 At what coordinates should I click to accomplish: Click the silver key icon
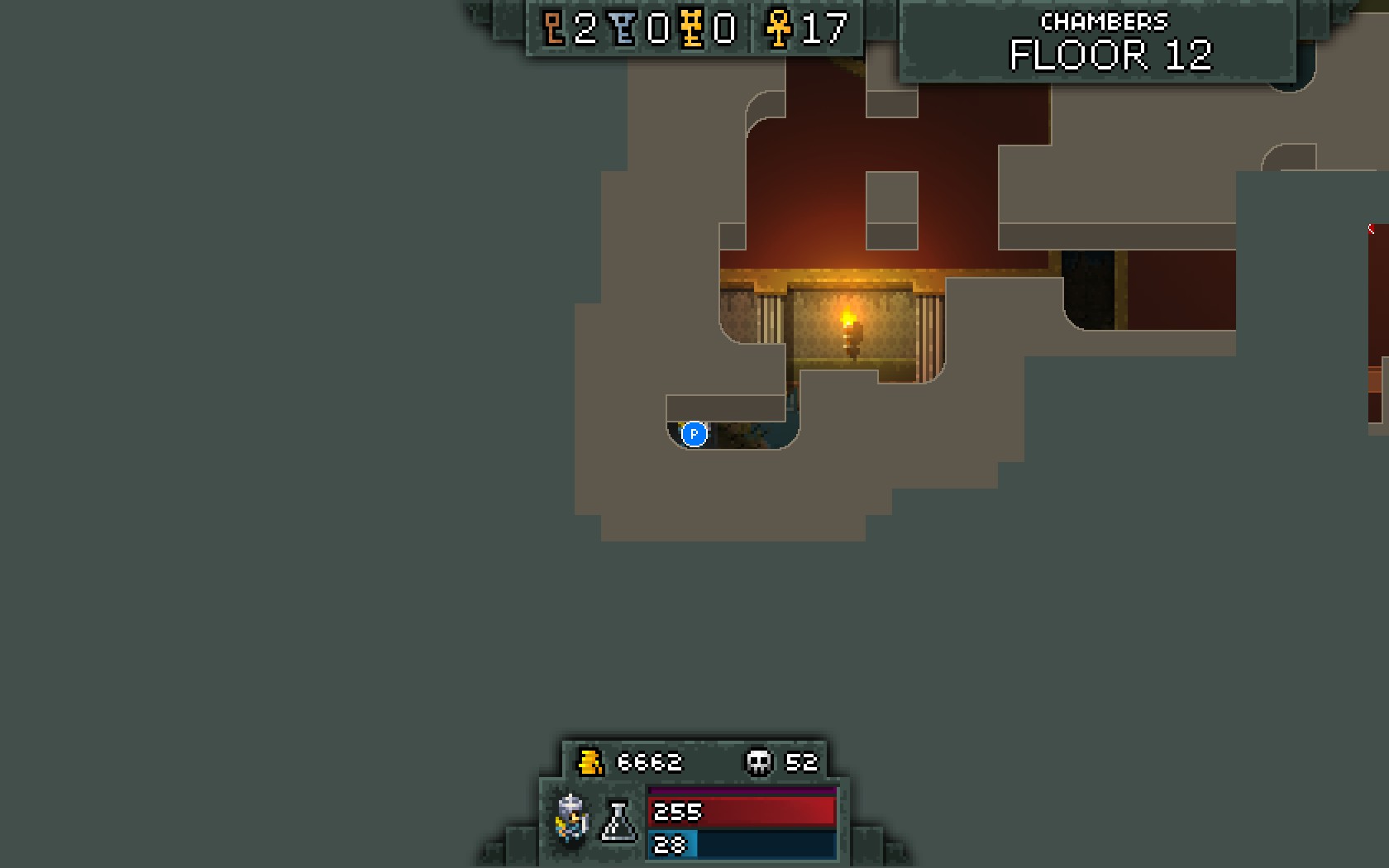click(624, 29)
